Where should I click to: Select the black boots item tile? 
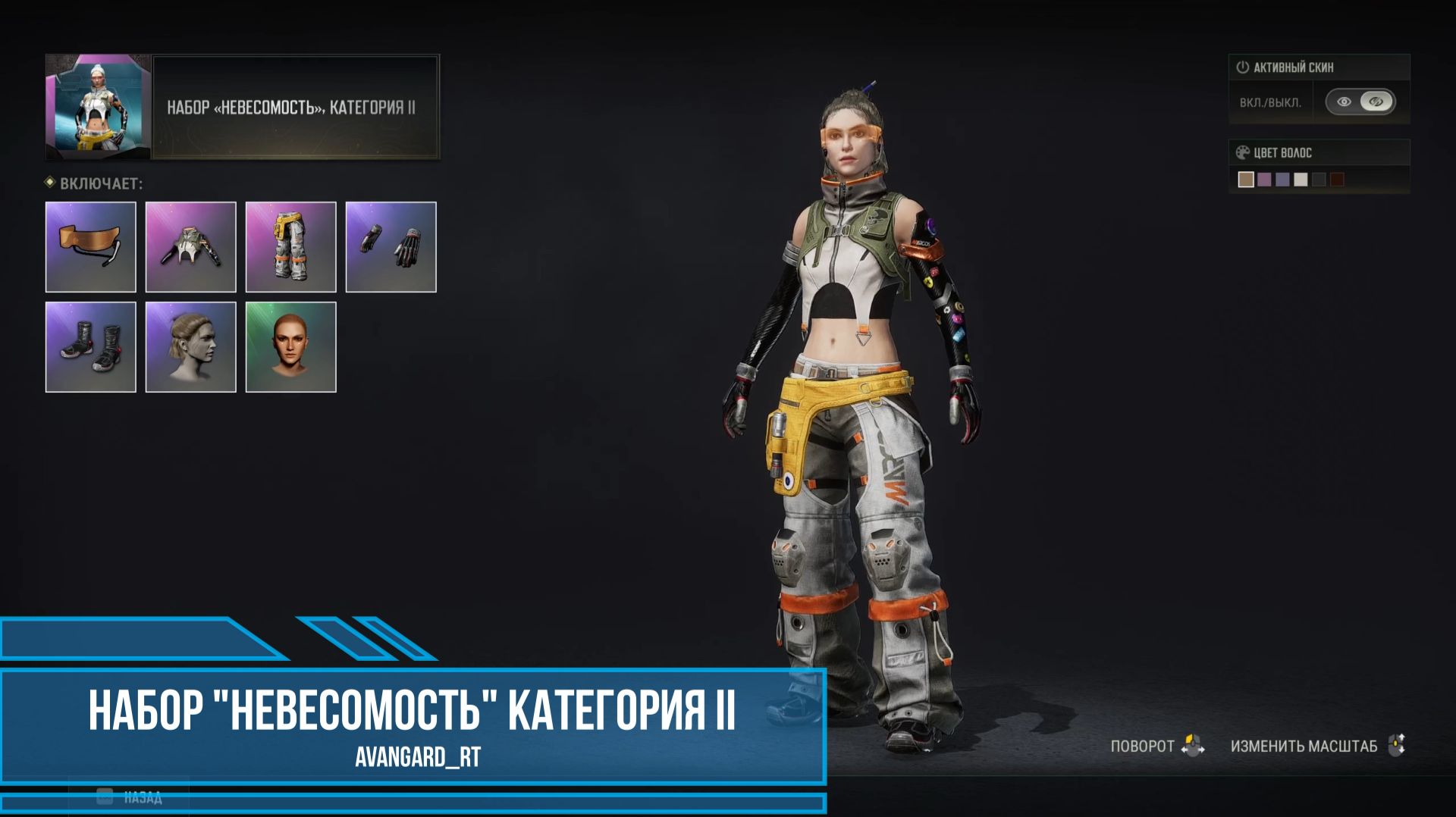[x=91, y=347]
